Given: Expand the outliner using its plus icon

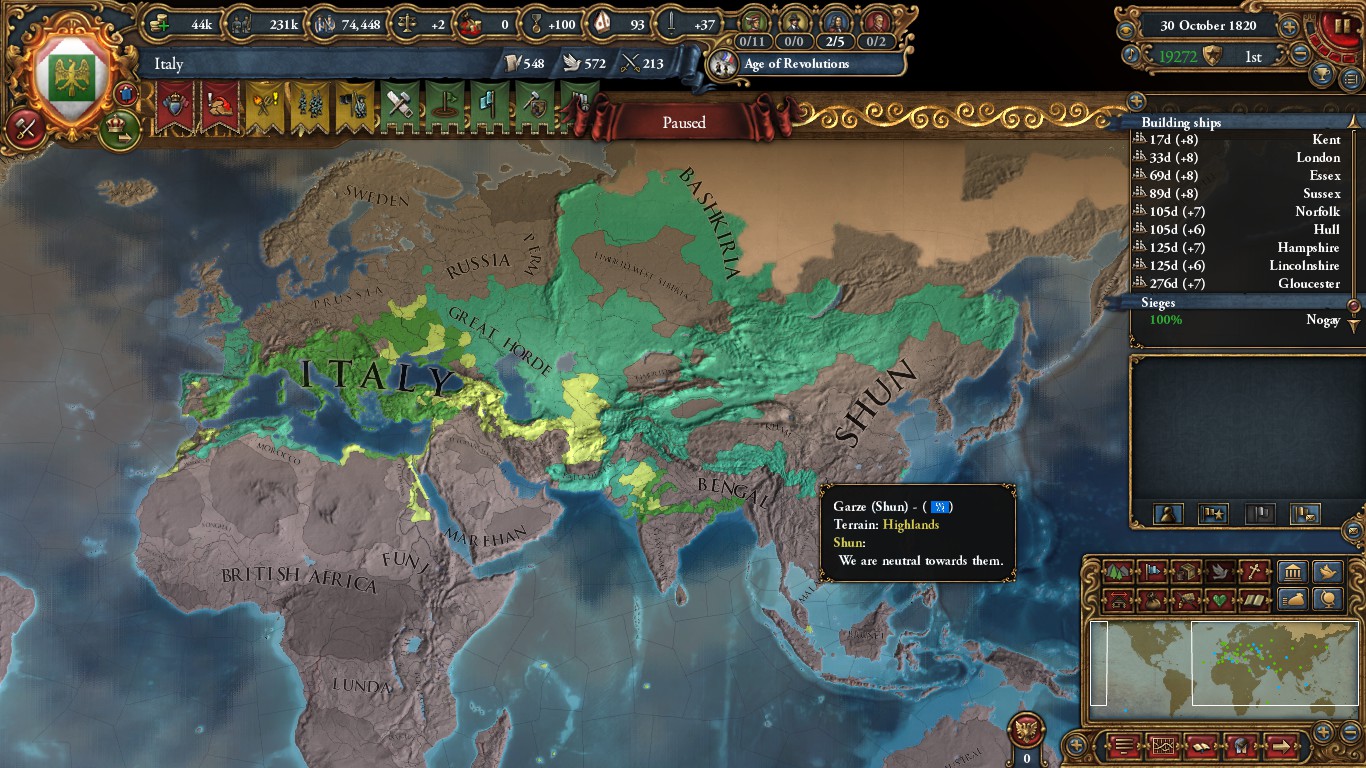Looking at the screenshot, I should (x=1136, y=101).
